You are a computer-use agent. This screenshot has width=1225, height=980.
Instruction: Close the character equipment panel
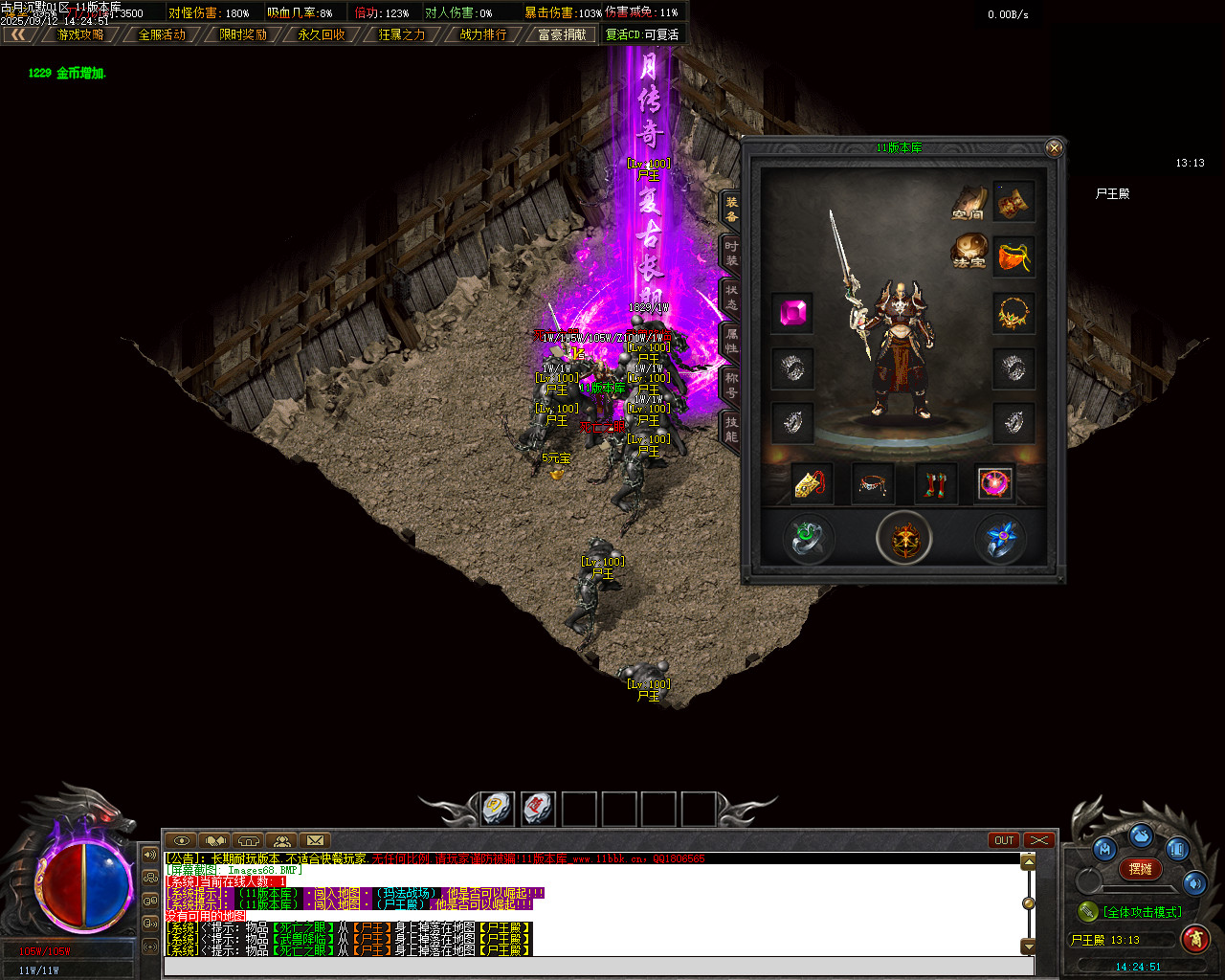[1054, 148]
